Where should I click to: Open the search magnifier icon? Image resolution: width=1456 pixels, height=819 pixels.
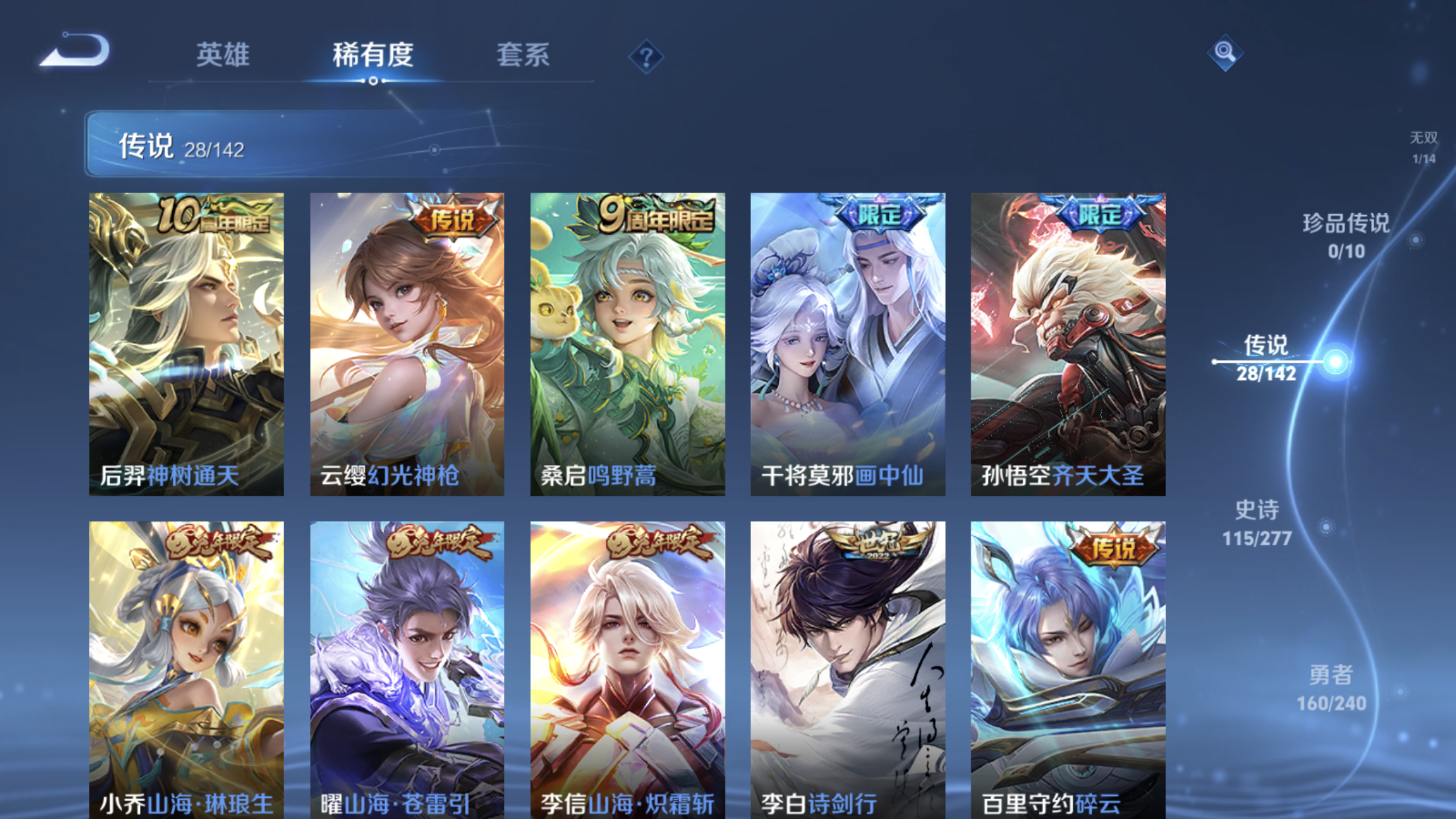point(1226,54)
